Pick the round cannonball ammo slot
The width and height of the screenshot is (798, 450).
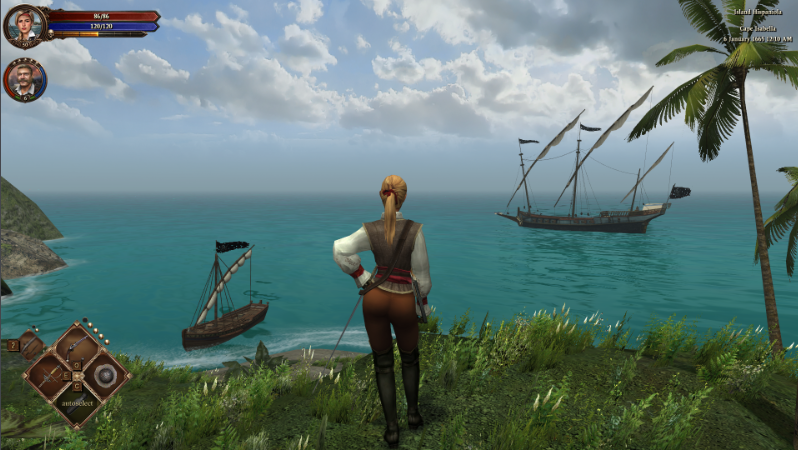click(x=104, y=376)
